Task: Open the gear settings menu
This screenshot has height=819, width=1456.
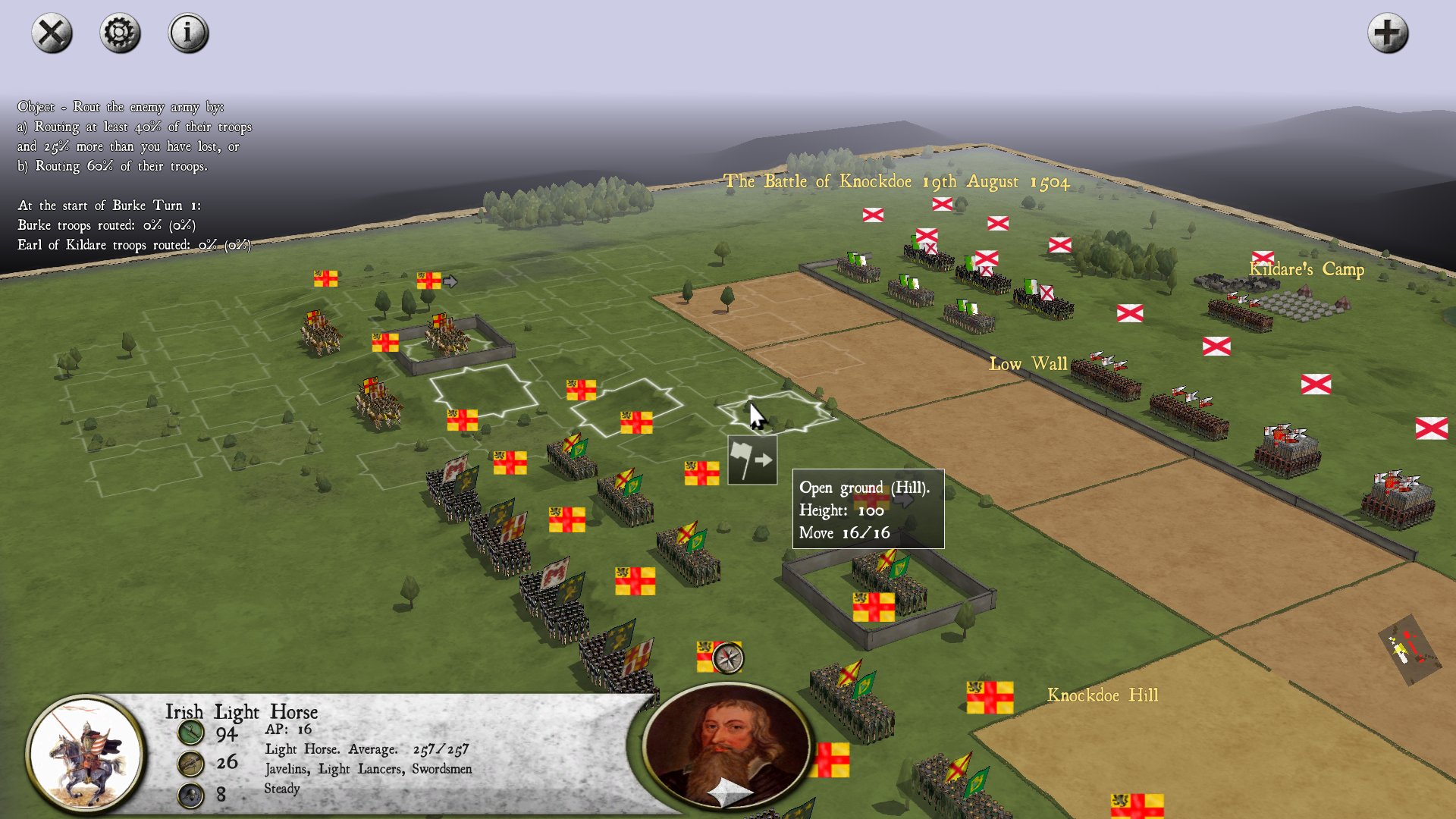Action: point(120,33)
